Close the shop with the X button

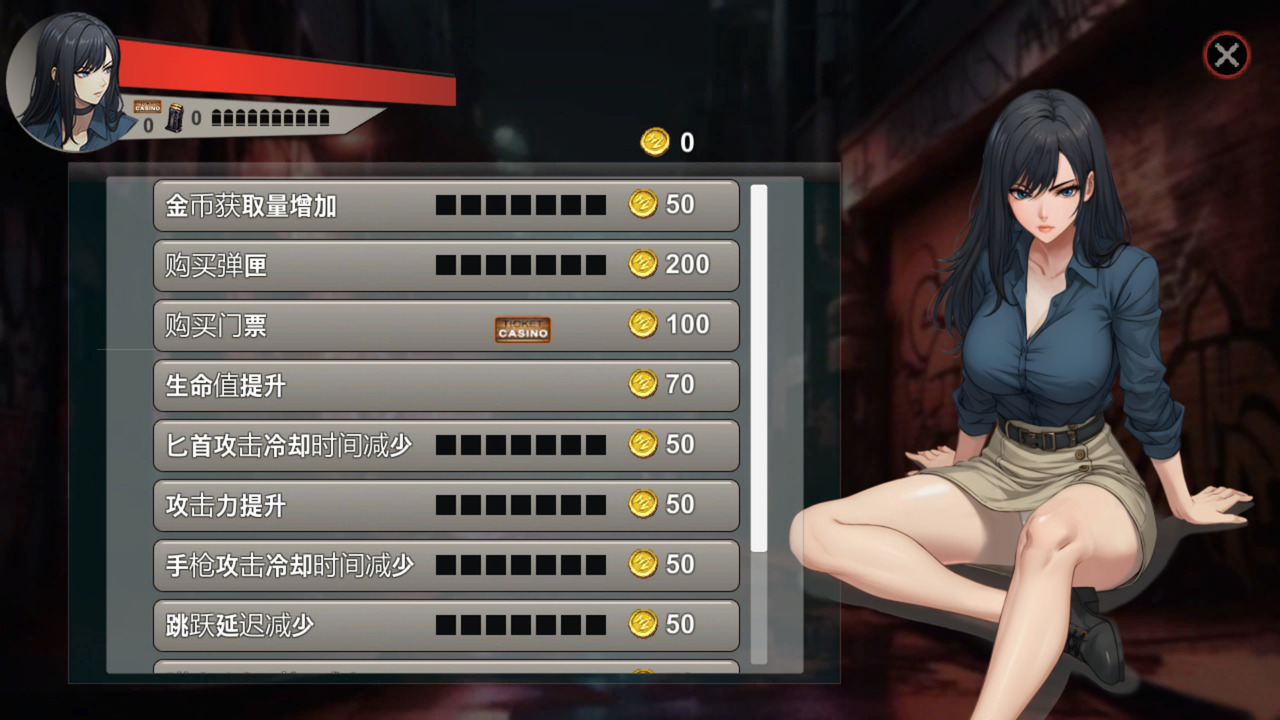point(1226,56)
